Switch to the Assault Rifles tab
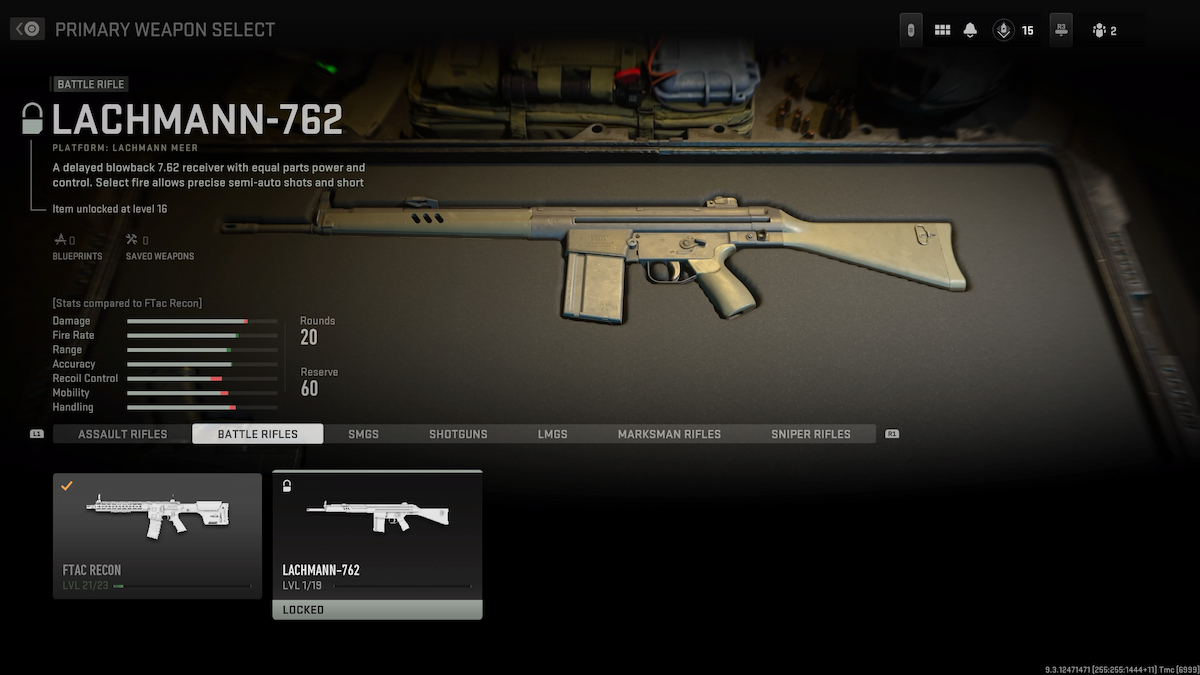The width and height of the screenshot is (1200, 675). 122,434
